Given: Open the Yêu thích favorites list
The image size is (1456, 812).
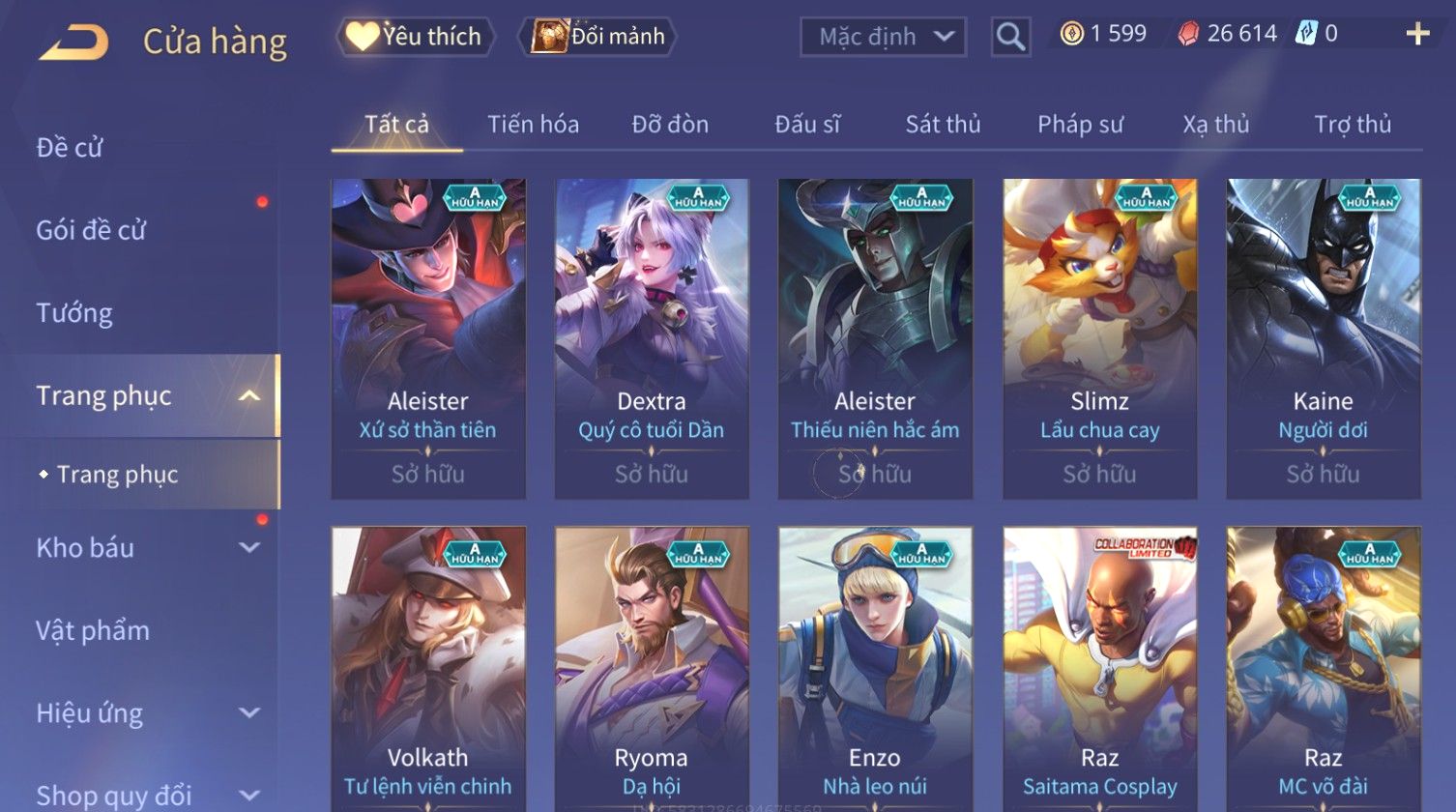Looking at the screenshot, I should [x=416, y=37].
